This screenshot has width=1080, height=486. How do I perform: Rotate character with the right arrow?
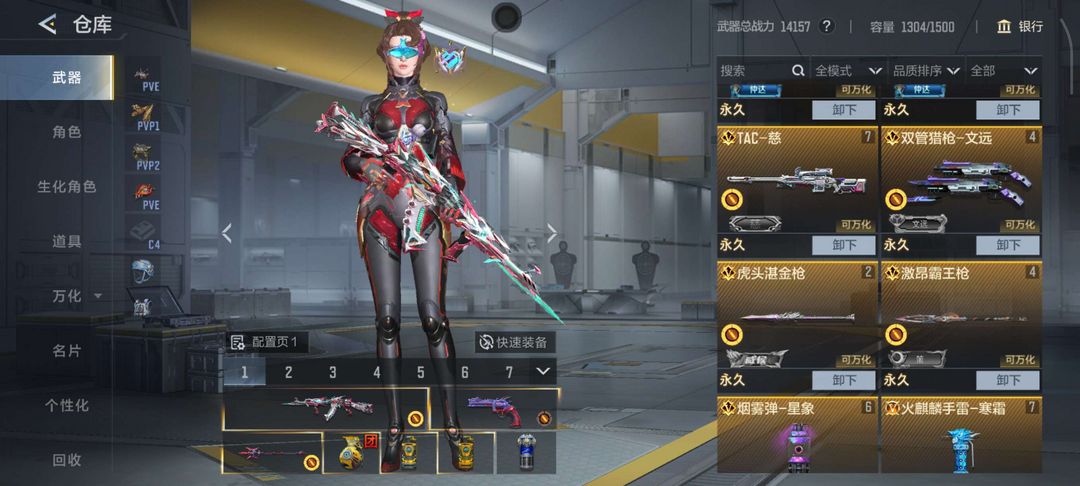point(551,233)
